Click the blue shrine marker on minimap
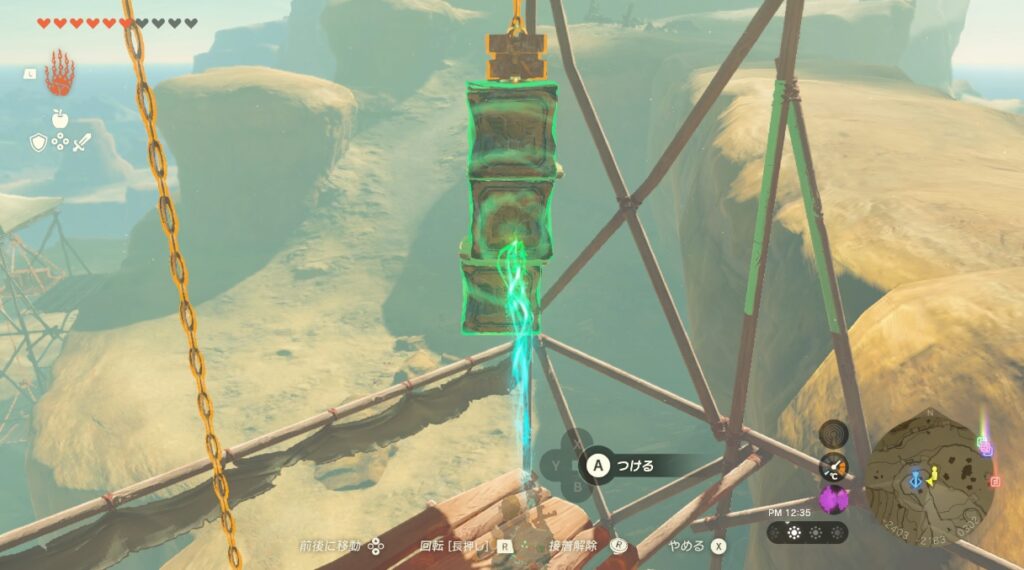Image resolution: width=1024 pixels, height=570 pixels. coord(915,481)
